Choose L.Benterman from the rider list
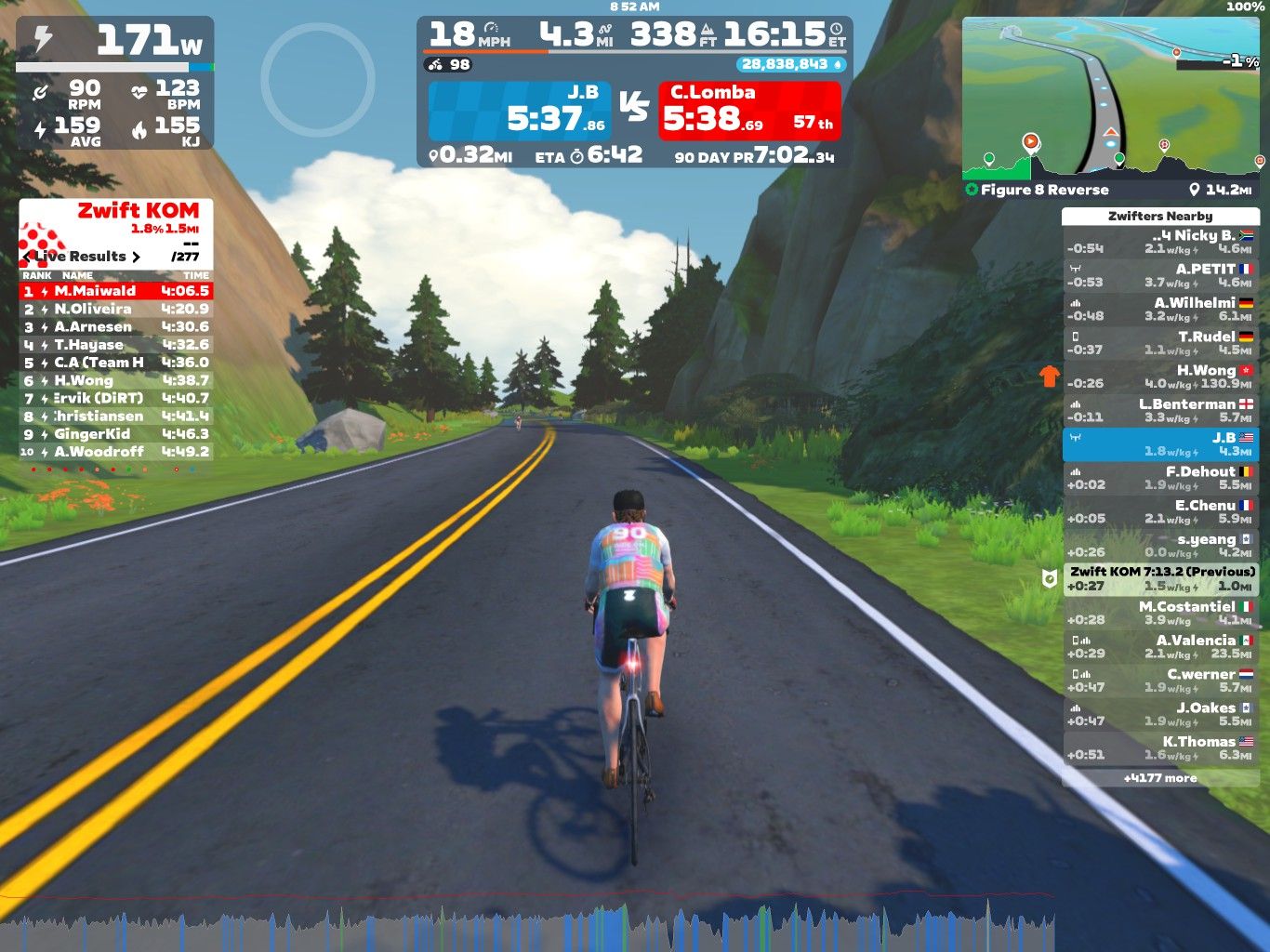This screenshot has width=1270, height=952. coord(1160,410)
